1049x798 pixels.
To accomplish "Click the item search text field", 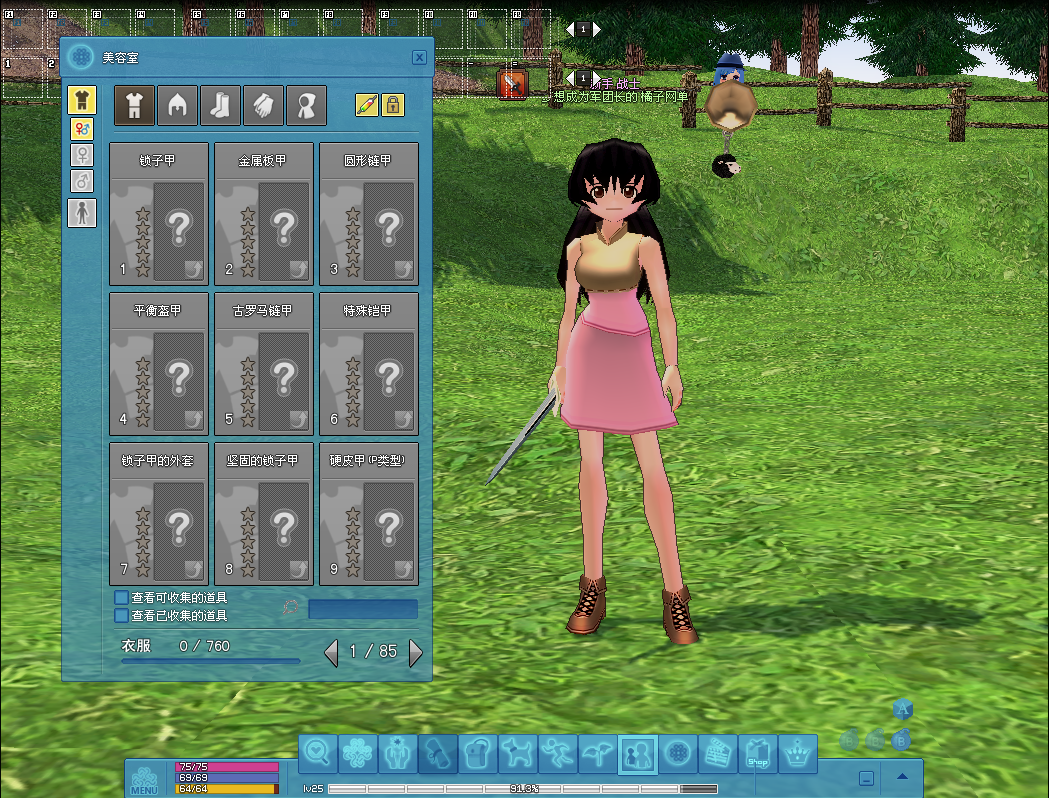I will pyautogui.click(x=363, y=609).
